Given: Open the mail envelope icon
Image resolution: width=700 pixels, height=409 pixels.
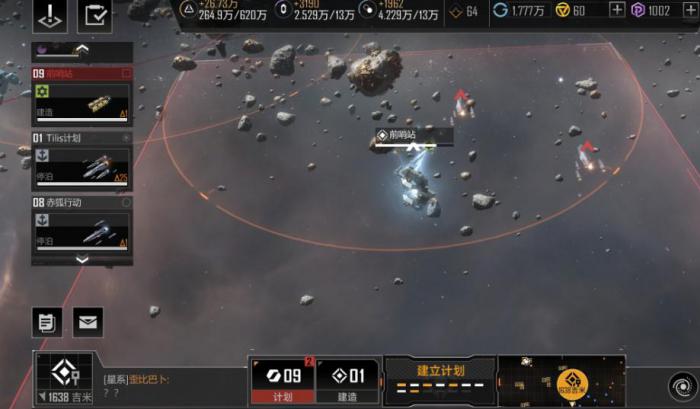Looking at the screenshot, I should coord(88,322).
